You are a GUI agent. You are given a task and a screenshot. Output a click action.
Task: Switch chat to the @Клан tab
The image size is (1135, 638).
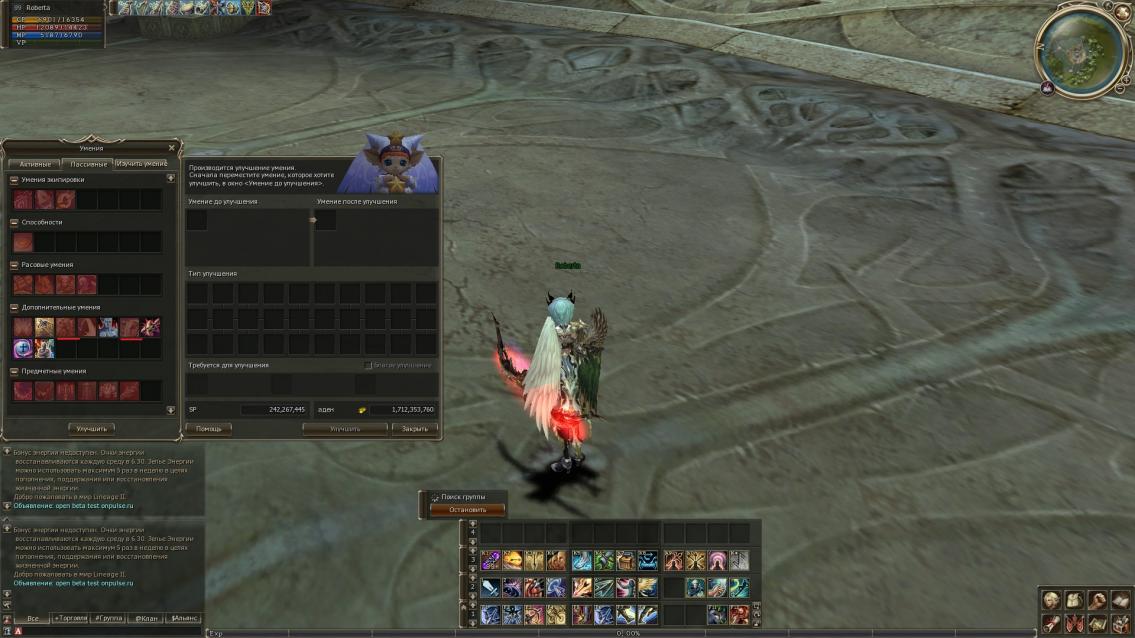(x=147, y=618)
